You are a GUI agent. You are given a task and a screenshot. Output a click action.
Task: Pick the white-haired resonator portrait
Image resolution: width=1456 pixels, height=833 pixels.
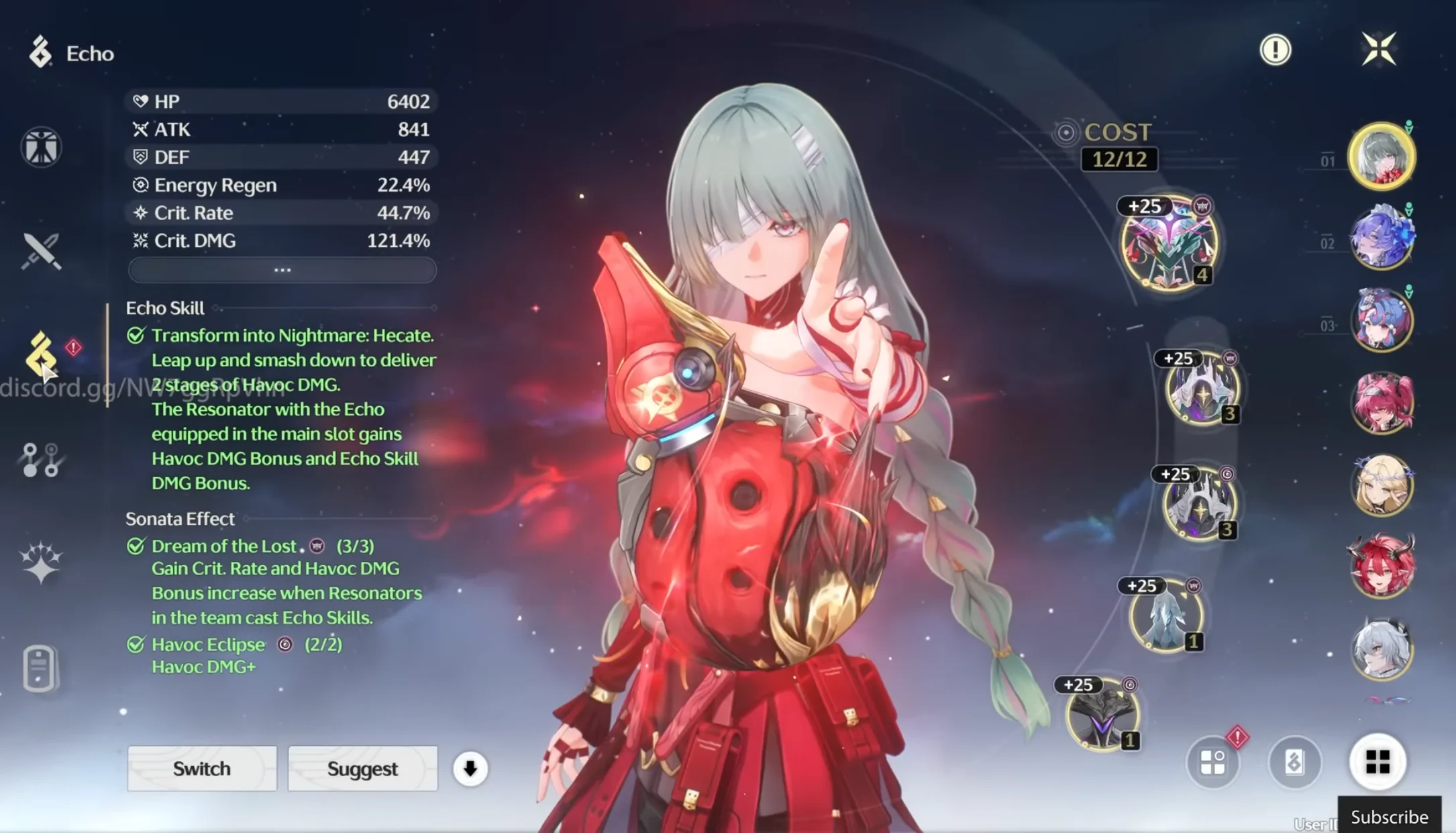[1381, 649]
